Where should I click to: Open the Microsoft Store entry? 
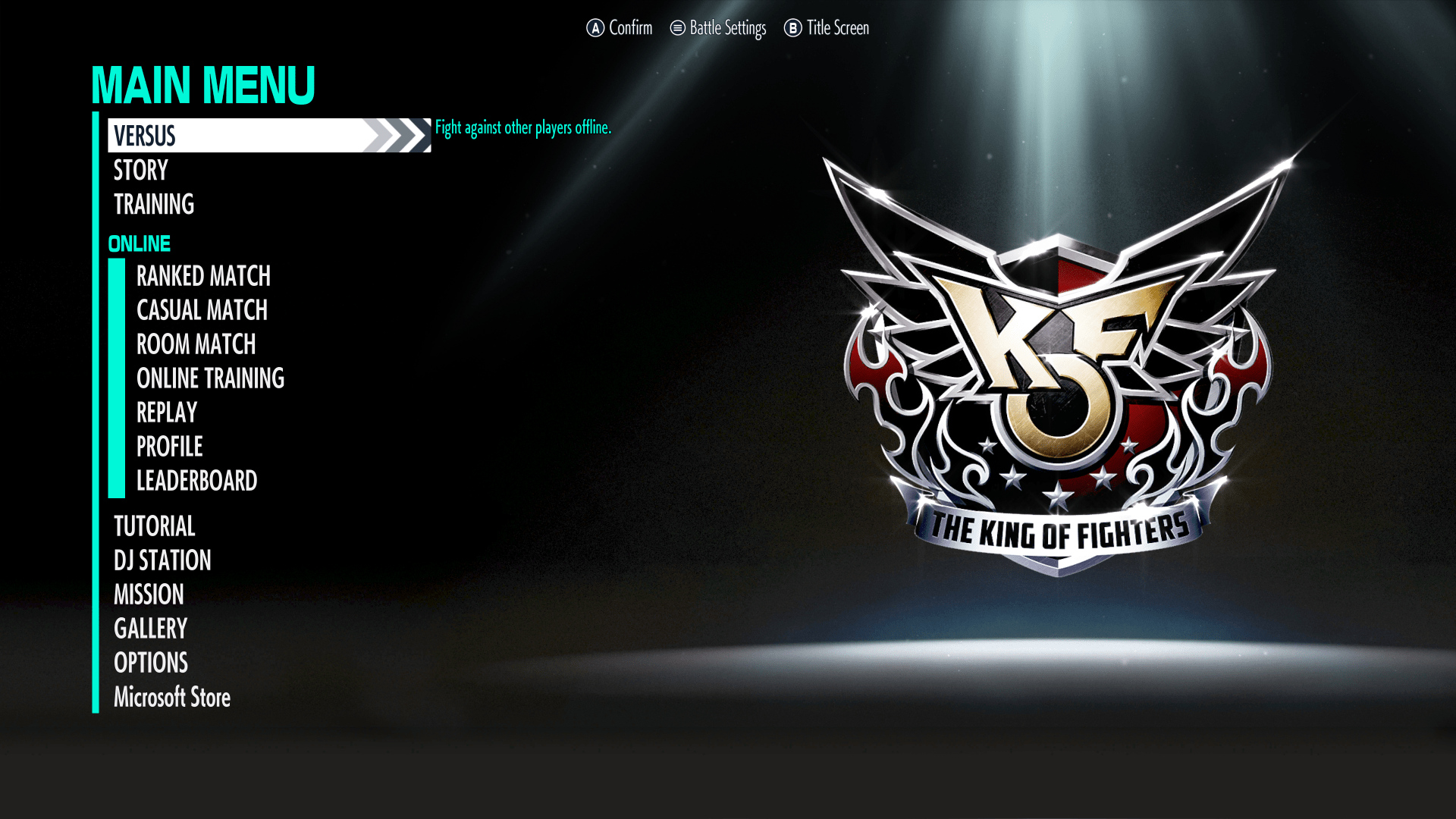[x=171, y=697]
